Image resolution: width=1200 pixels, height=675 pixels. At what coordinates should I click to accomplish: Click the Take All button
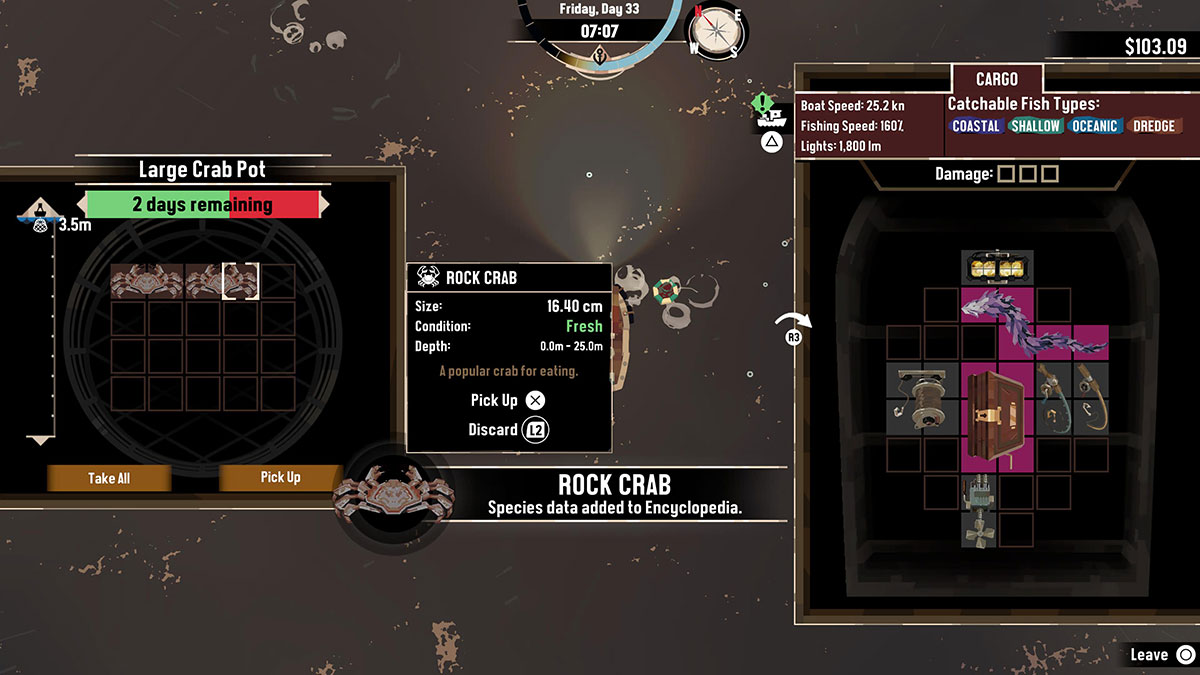(x=109, y=478)
